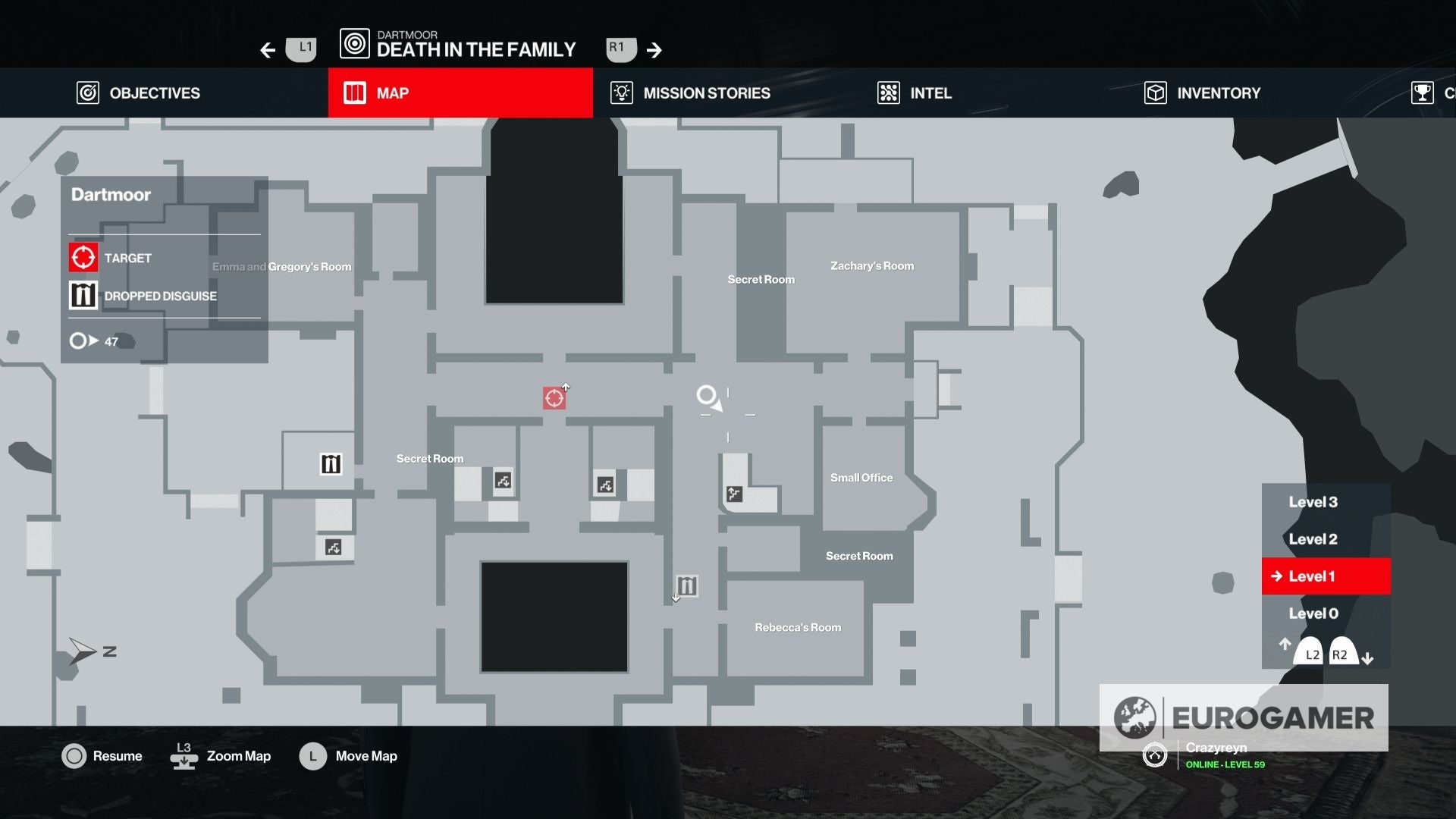Screen dimensions: 1456x819
Task: Select Level 3 in the floor selector
Action: tap(1313, 501)
